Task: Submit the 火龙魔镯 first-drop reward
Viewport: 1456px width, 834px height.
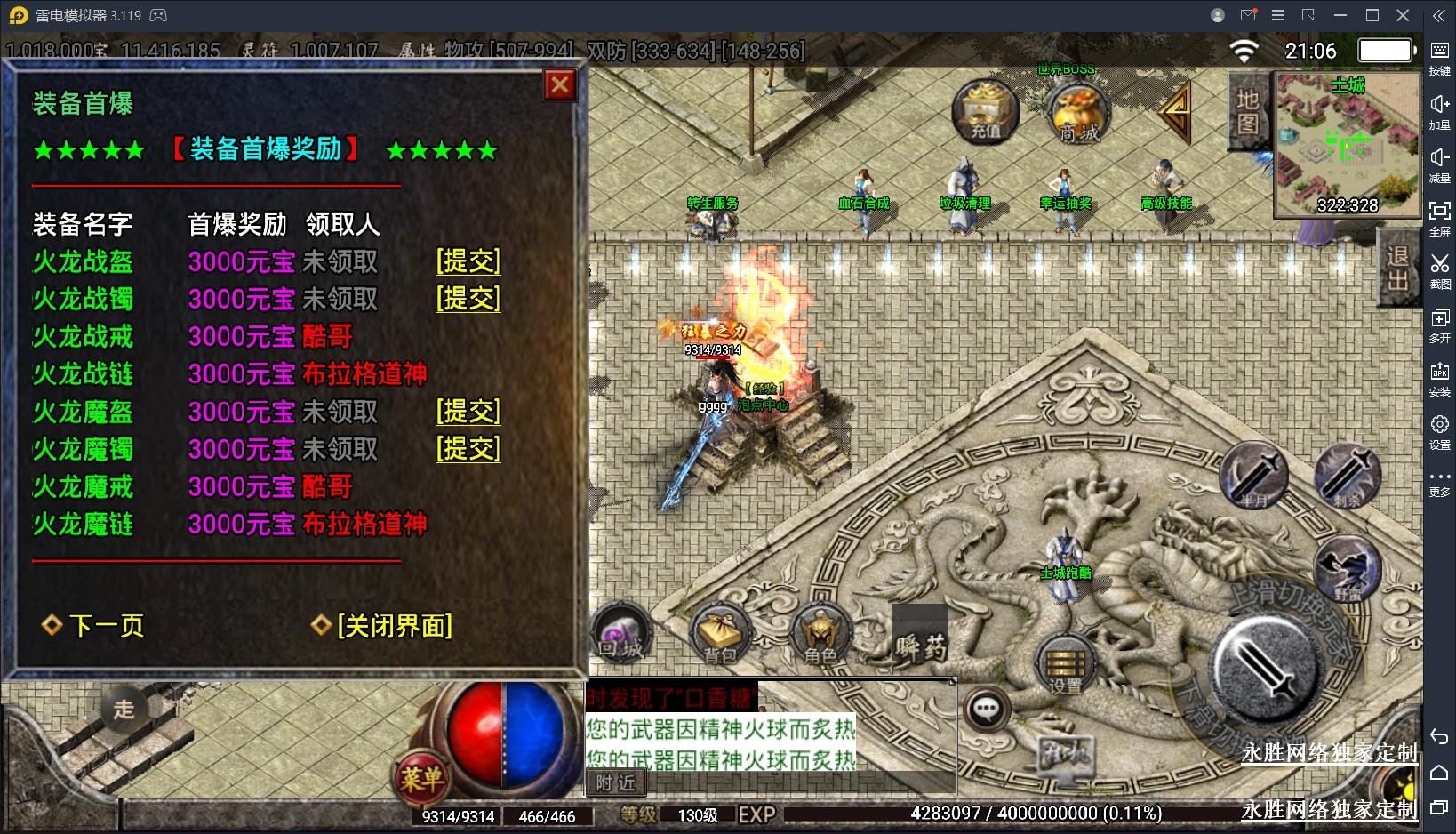Action: tap(468, 449)
